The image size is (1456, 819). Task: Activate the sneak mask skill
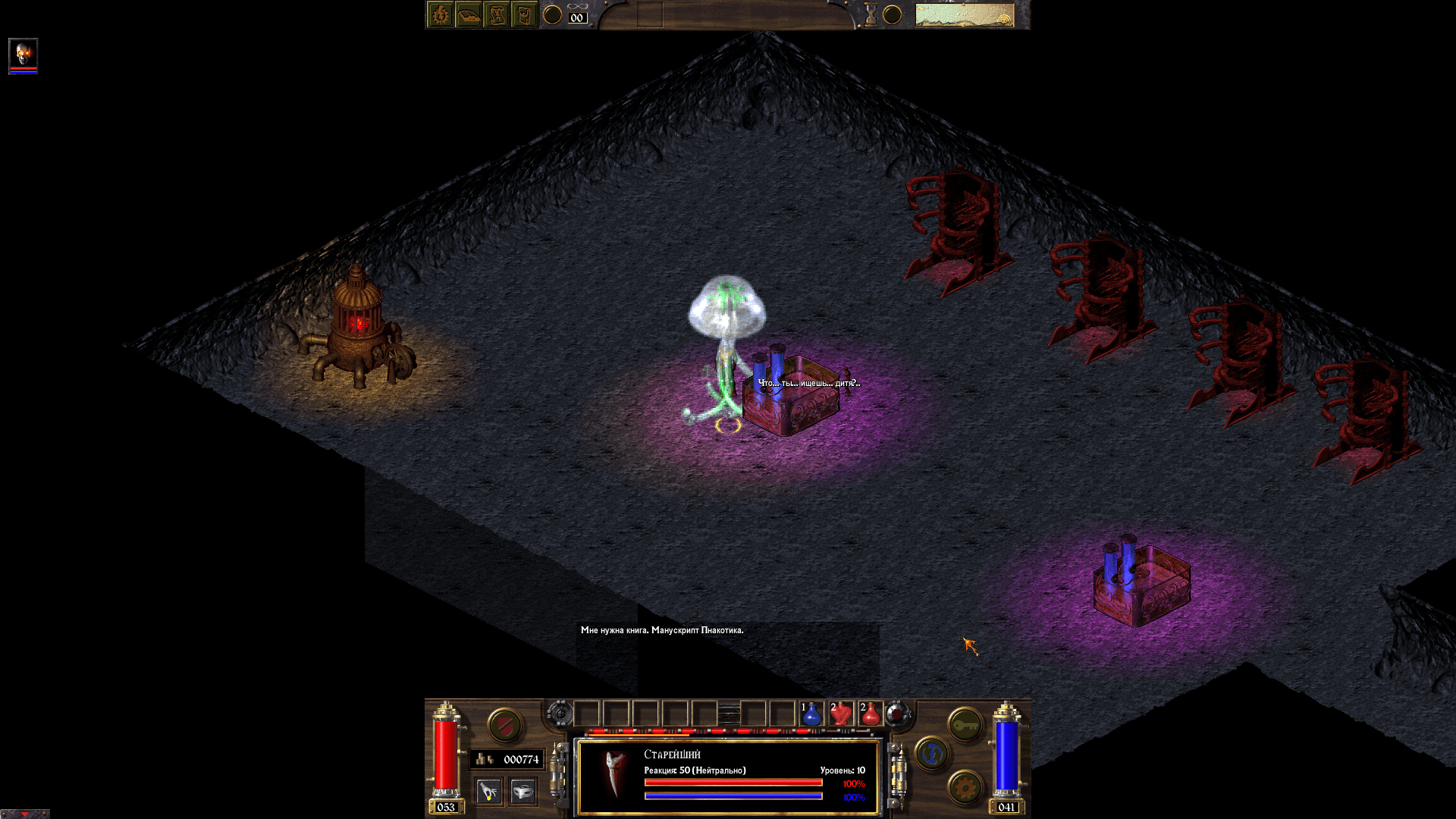tap(522, 792)
